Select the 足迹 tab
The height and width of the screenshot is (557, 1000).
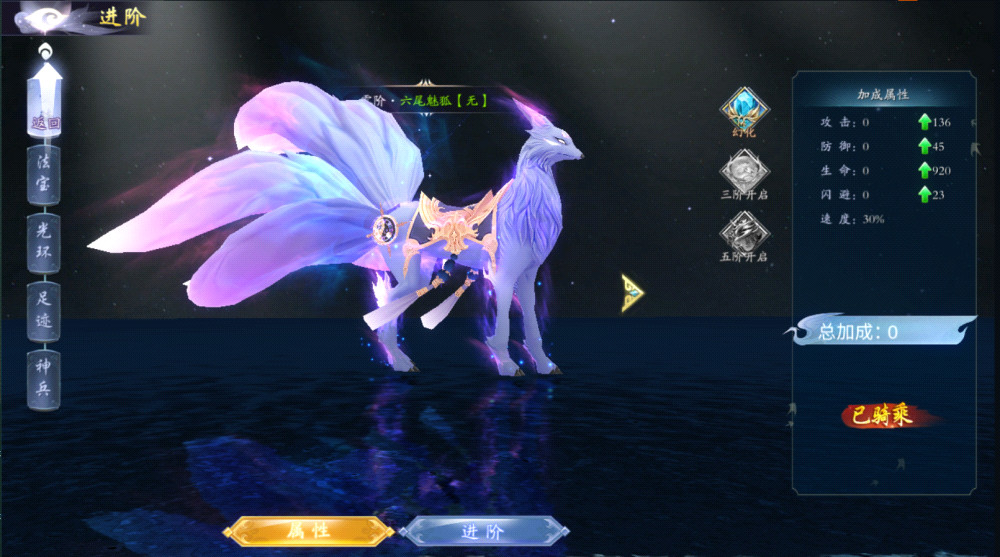pyautogui.click(x=44, y=309)
